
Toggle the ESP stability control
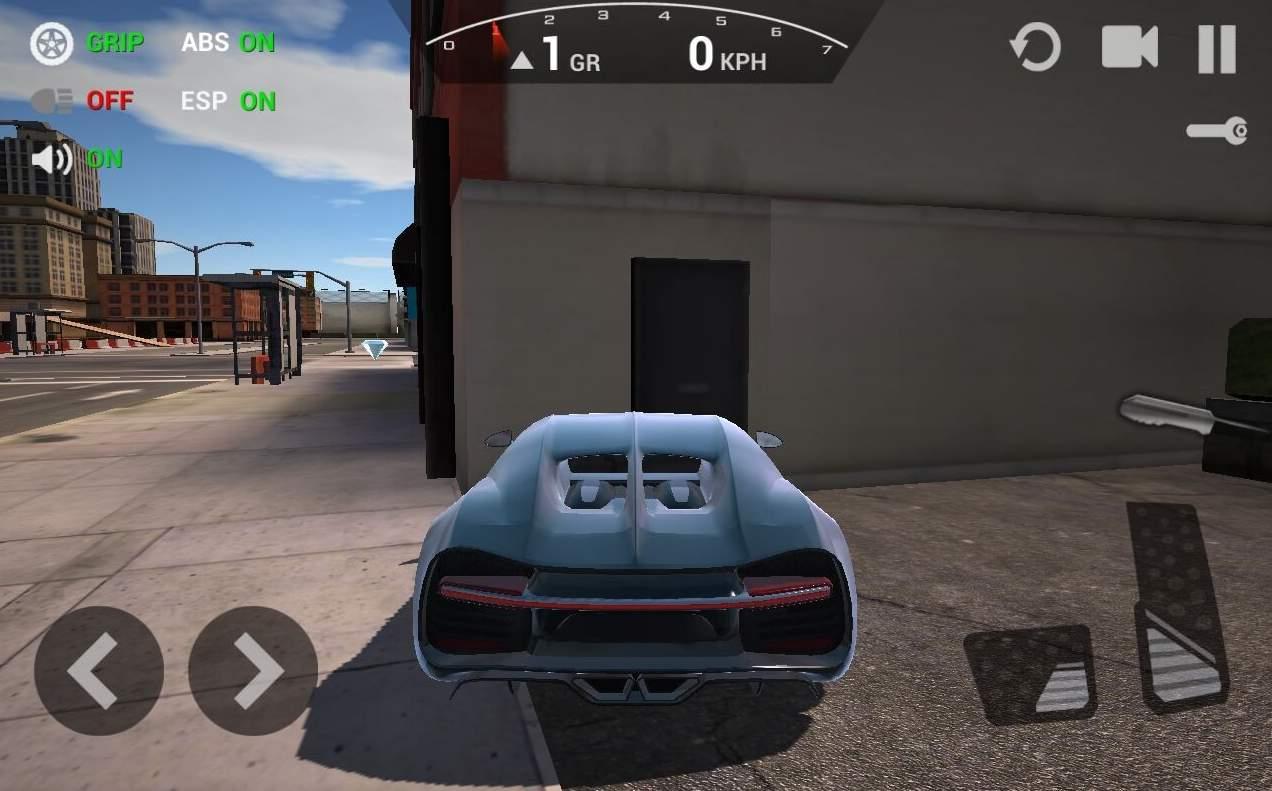coord(228,101)
